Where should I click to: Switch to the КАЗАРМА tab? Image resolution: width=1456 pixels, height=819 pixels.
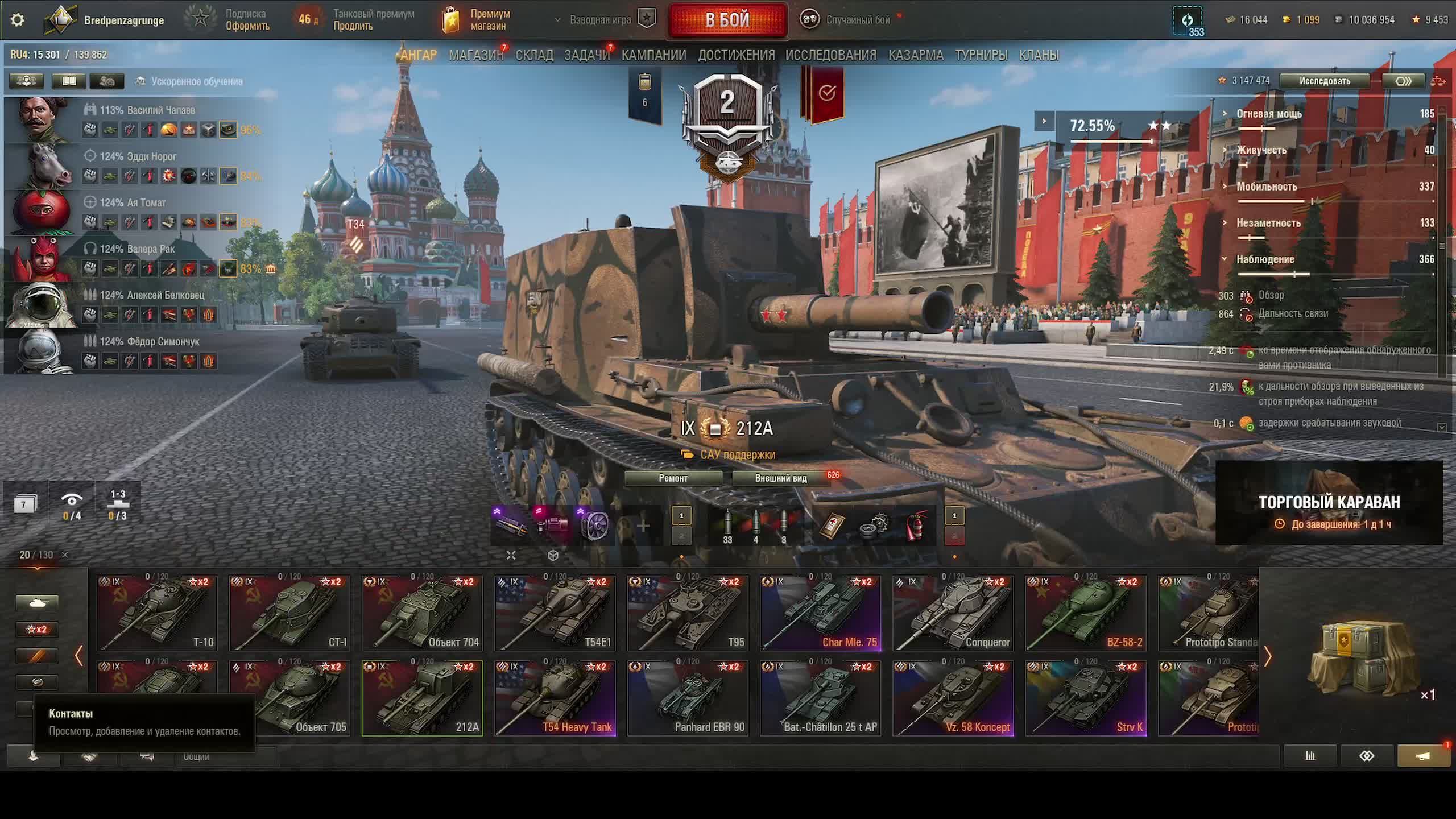pyautogui.click(x=916, y=55)
